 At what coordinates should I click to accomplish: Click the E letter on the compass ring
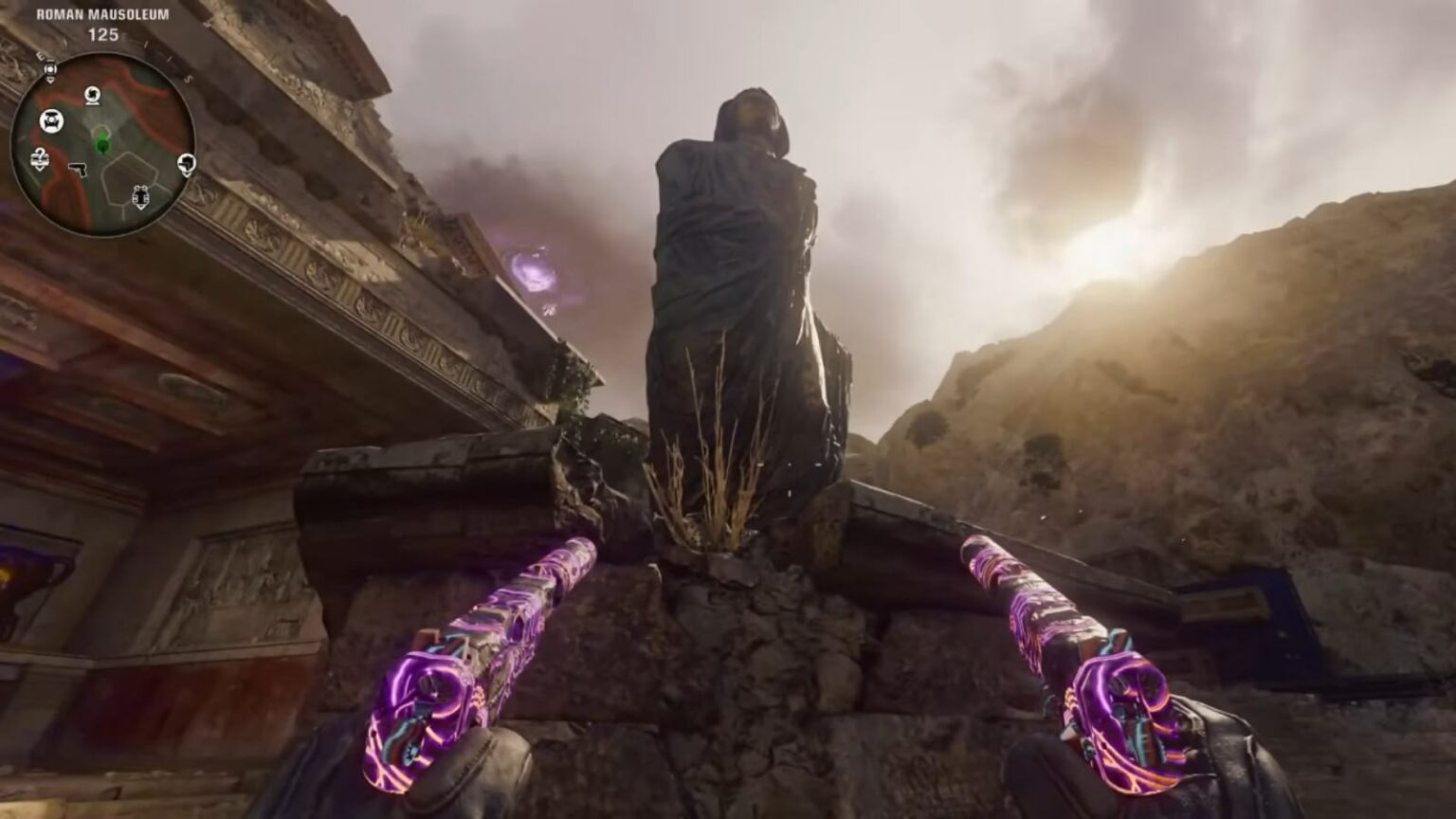click(x=41, y=56)
